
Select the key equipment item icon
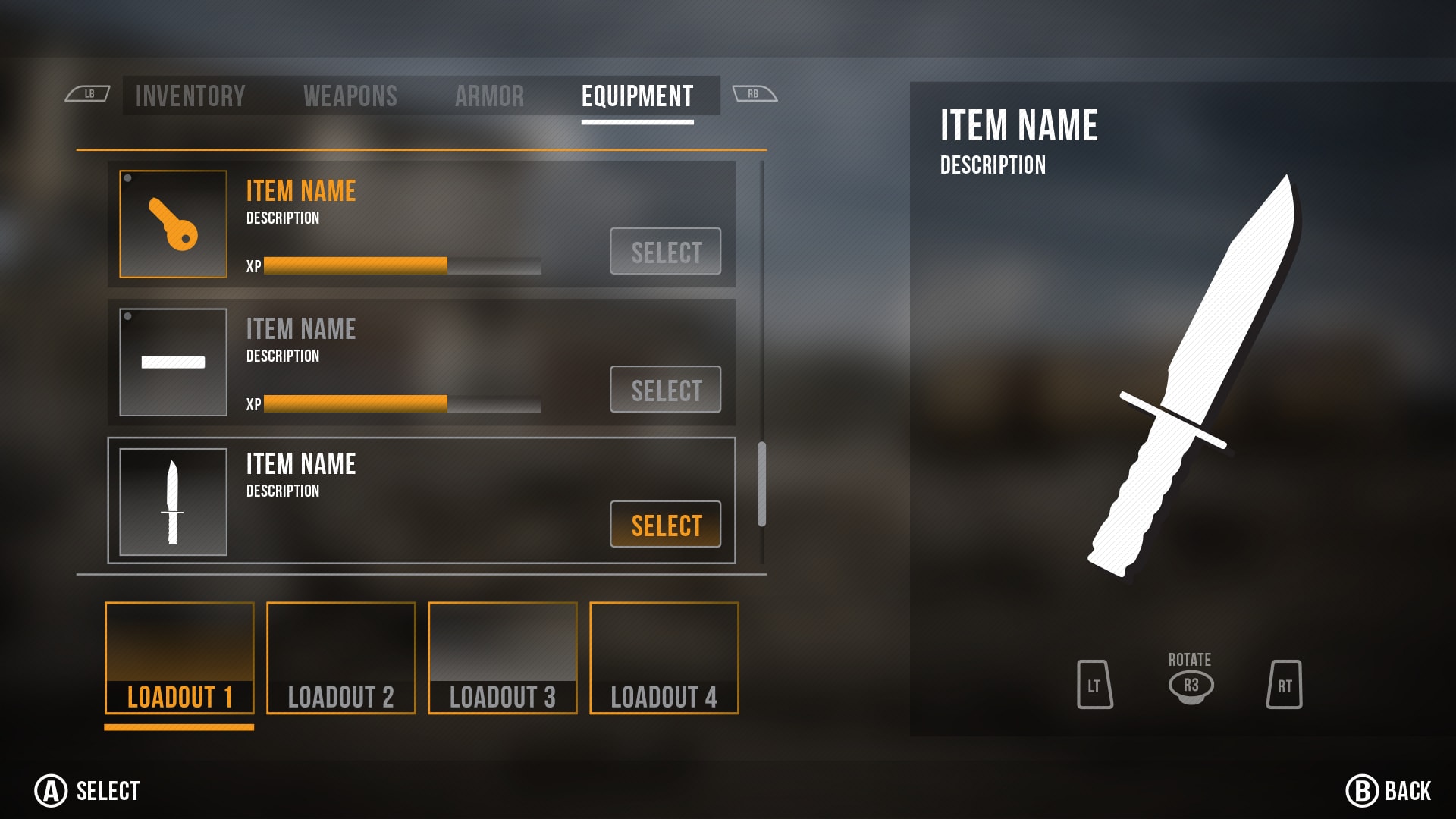(174, 224)
